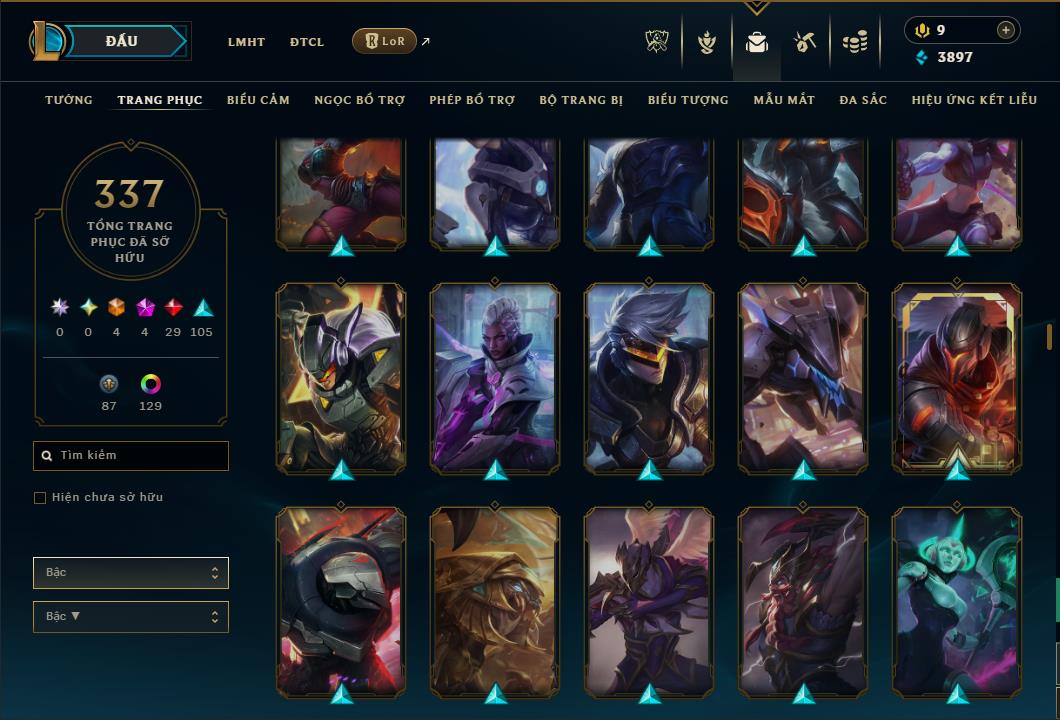Switch to the LMHT game tab
Image resolution: width=1060 pixels, height=720 pixels.
[246, 42]
